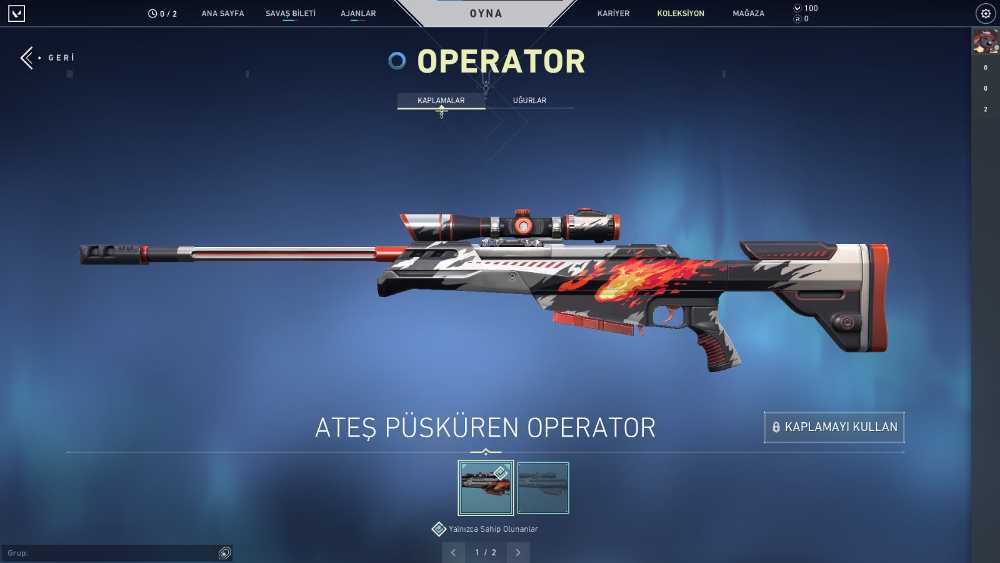The image size is (1000, 563).
Task: Open the Ajanlar menu
Action: pyautogui.click(x=358, y=14)
